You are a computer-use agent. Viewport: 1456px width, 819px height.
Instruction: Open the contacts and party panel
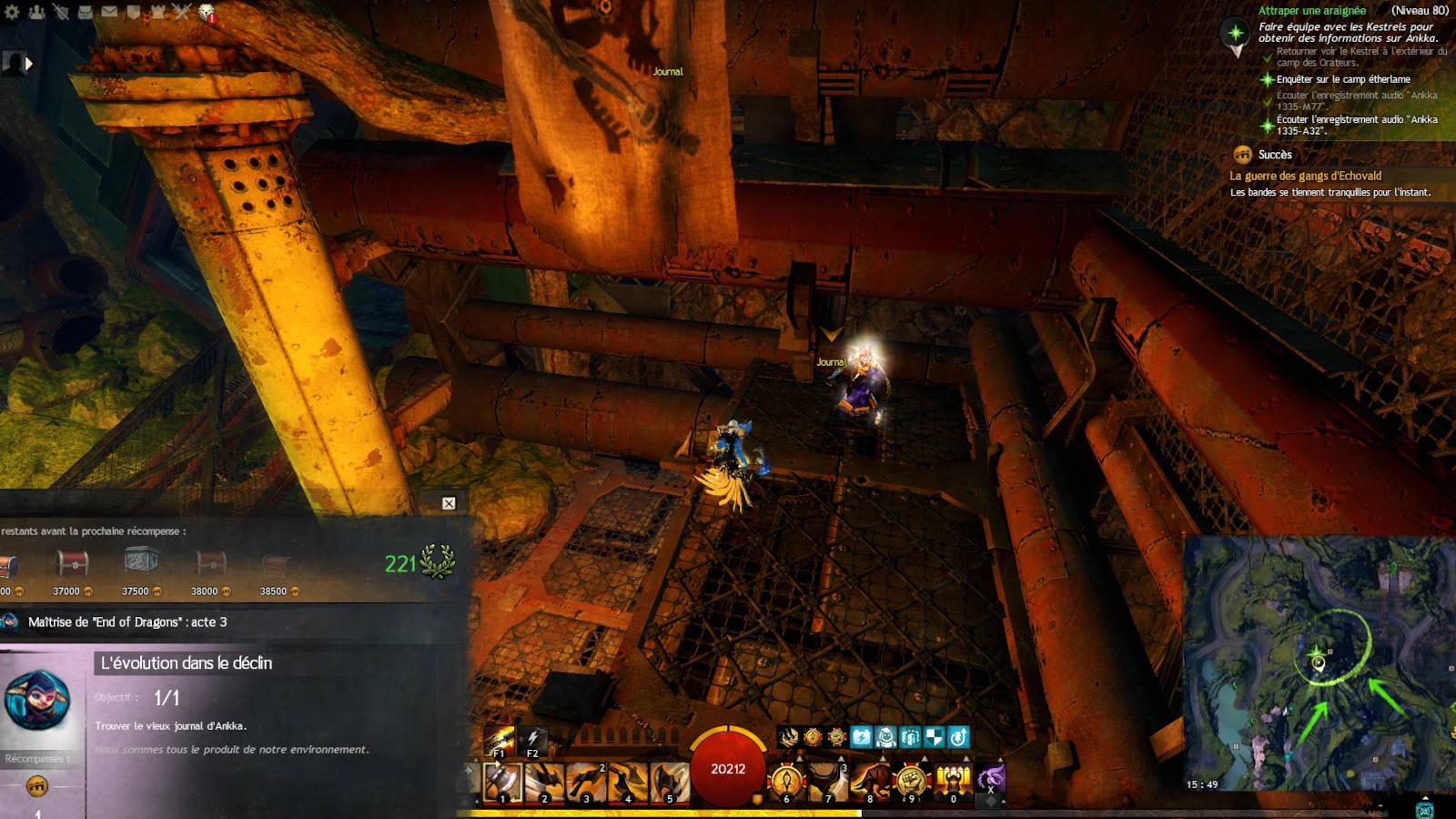tap(36, 12)
